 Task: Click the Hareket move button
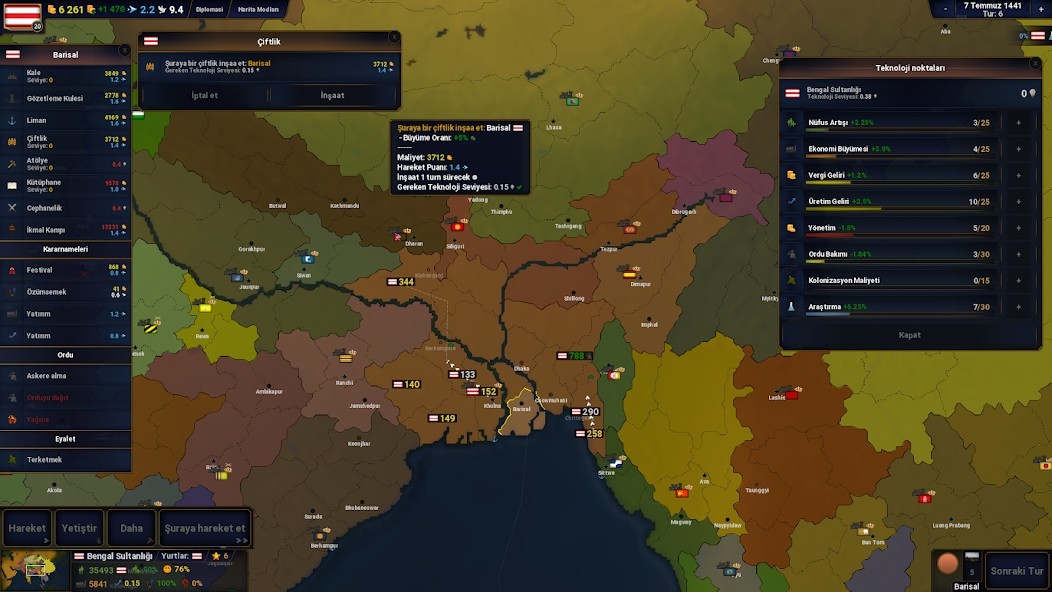[27, 528]
